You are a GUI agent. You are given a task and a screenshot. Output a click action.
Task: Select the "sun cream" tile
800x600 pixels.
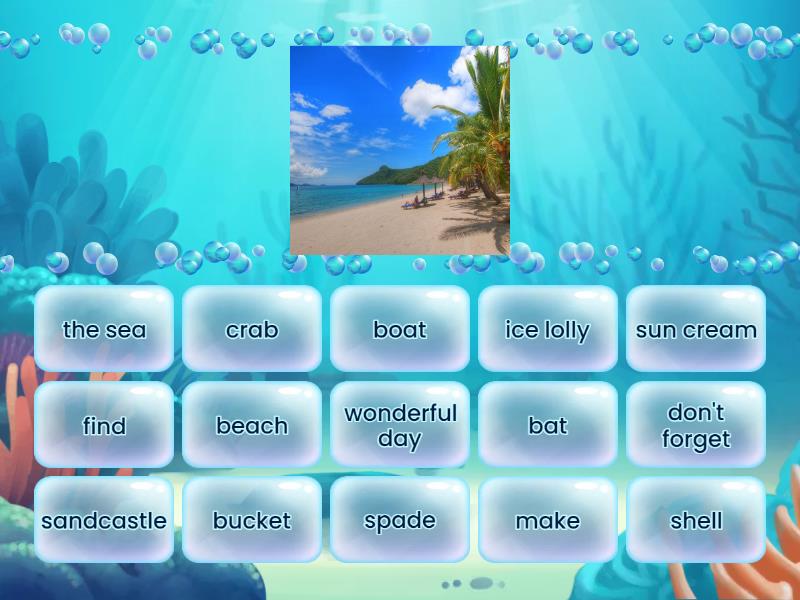[x=696, y=329]
